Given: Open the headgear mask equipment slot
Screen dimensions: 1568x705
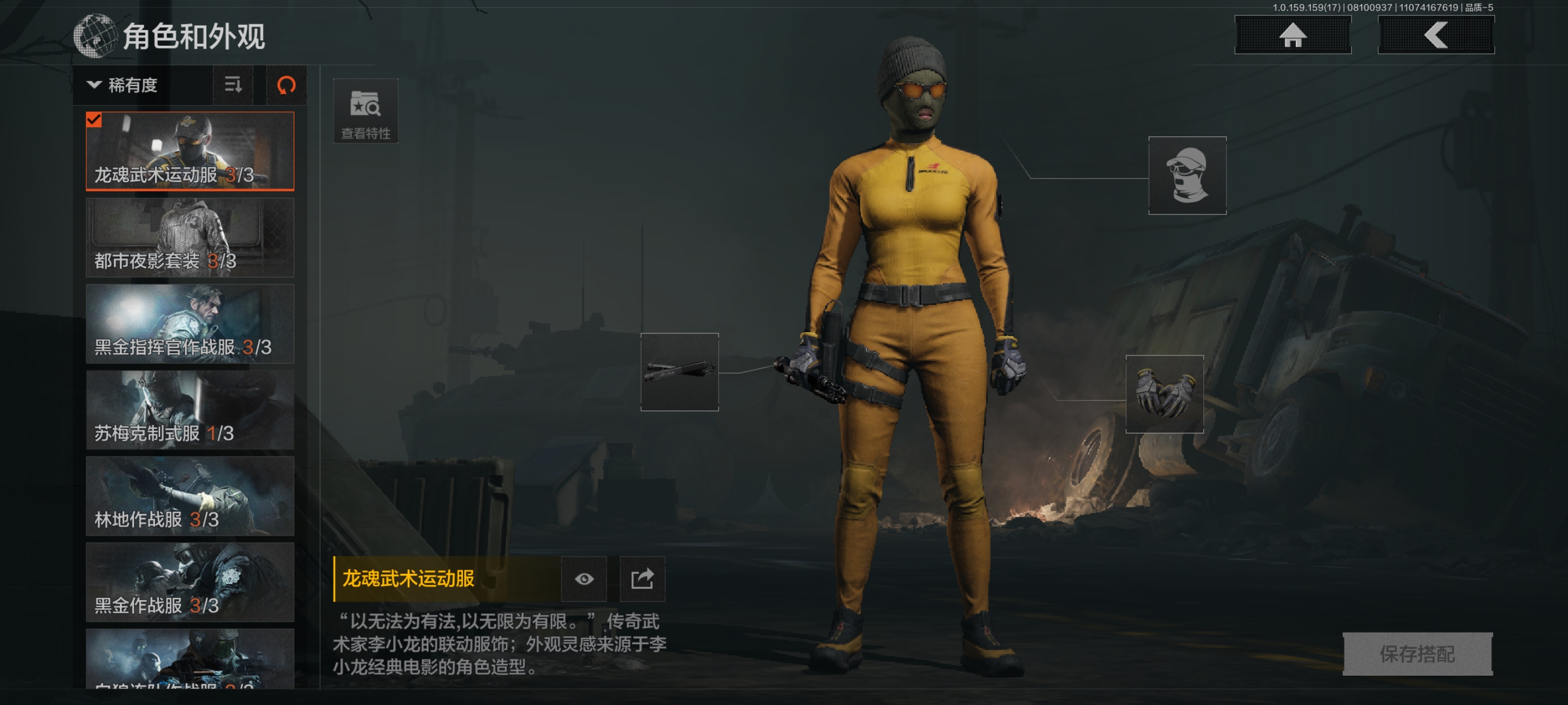Looking at the screenshot, I should tap(1186, 176).
